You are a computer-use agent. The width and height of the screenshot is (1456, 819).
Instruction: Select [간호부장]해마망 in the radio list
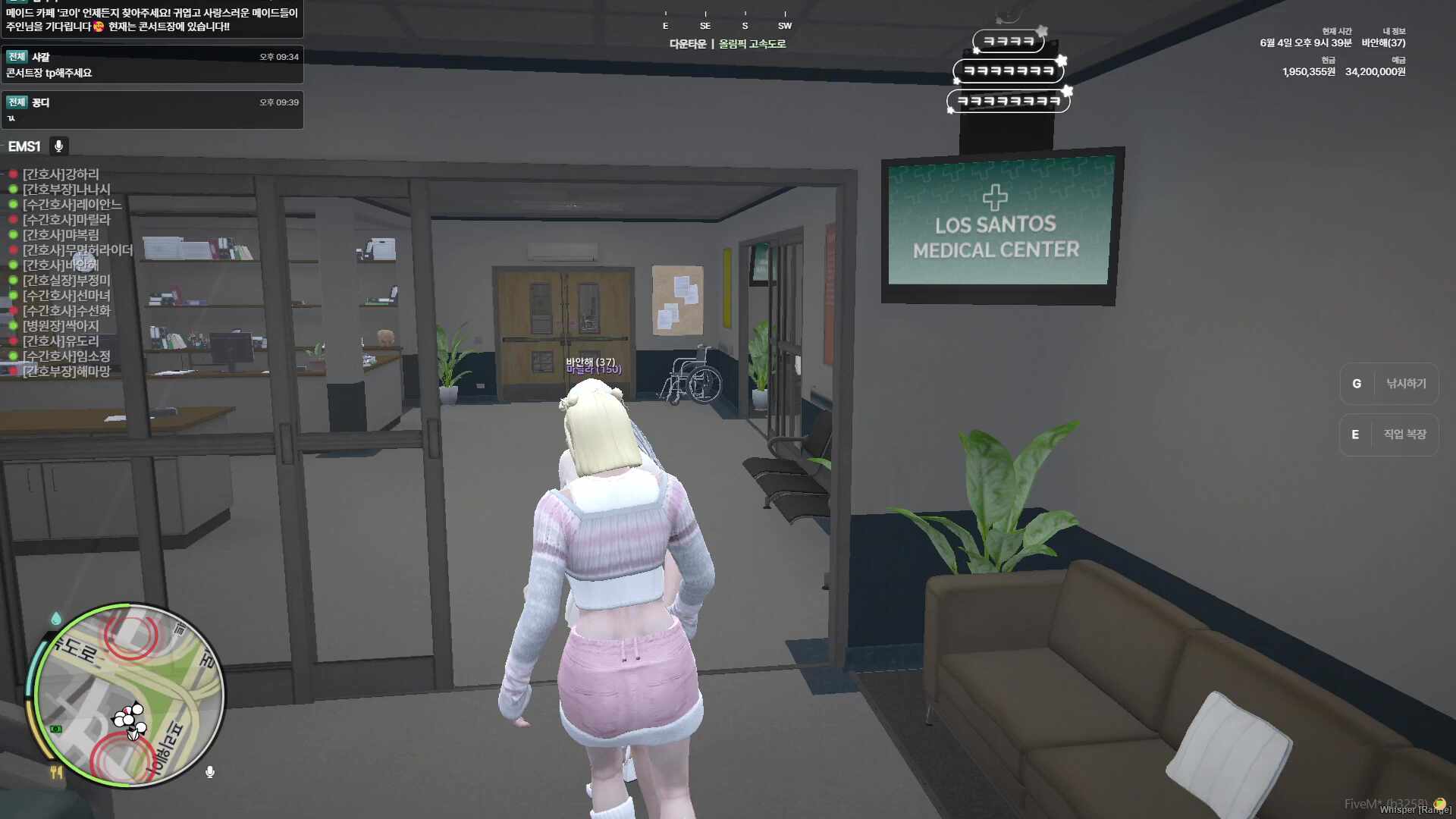coord(67,372)
